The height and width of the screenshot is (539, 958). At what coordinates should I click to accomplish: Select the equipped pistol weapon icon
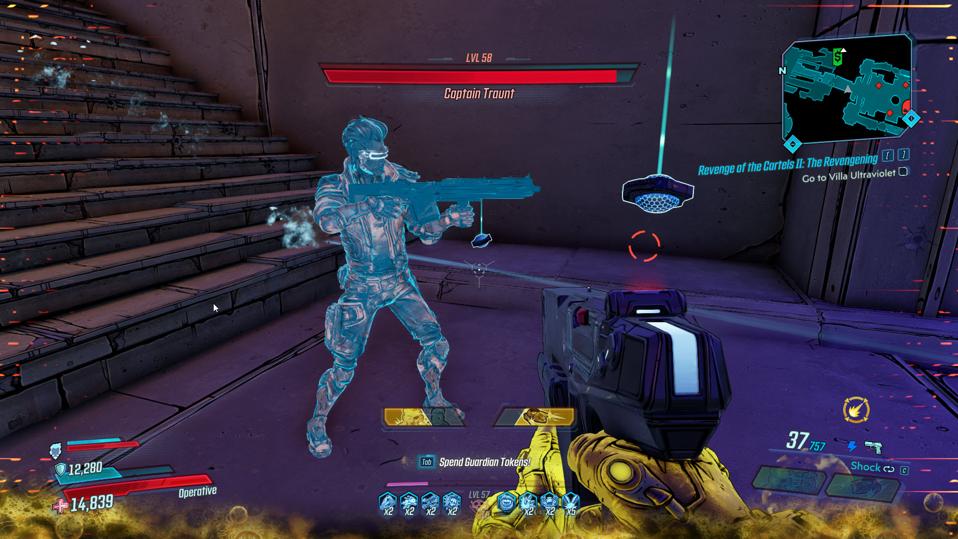(874, 447)
